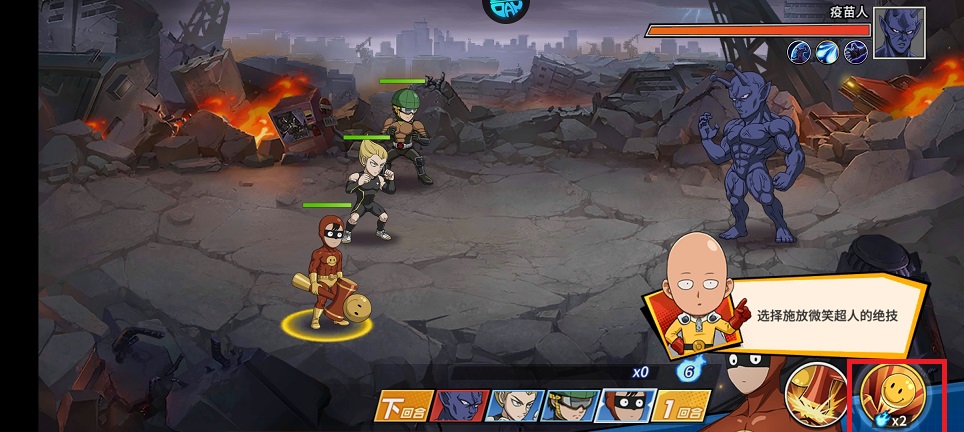This screenshot has width=964, height=432.
Task: Tap Vaccine Man's boss portrait
Action: pyautogui.click(x=898, y=32)
